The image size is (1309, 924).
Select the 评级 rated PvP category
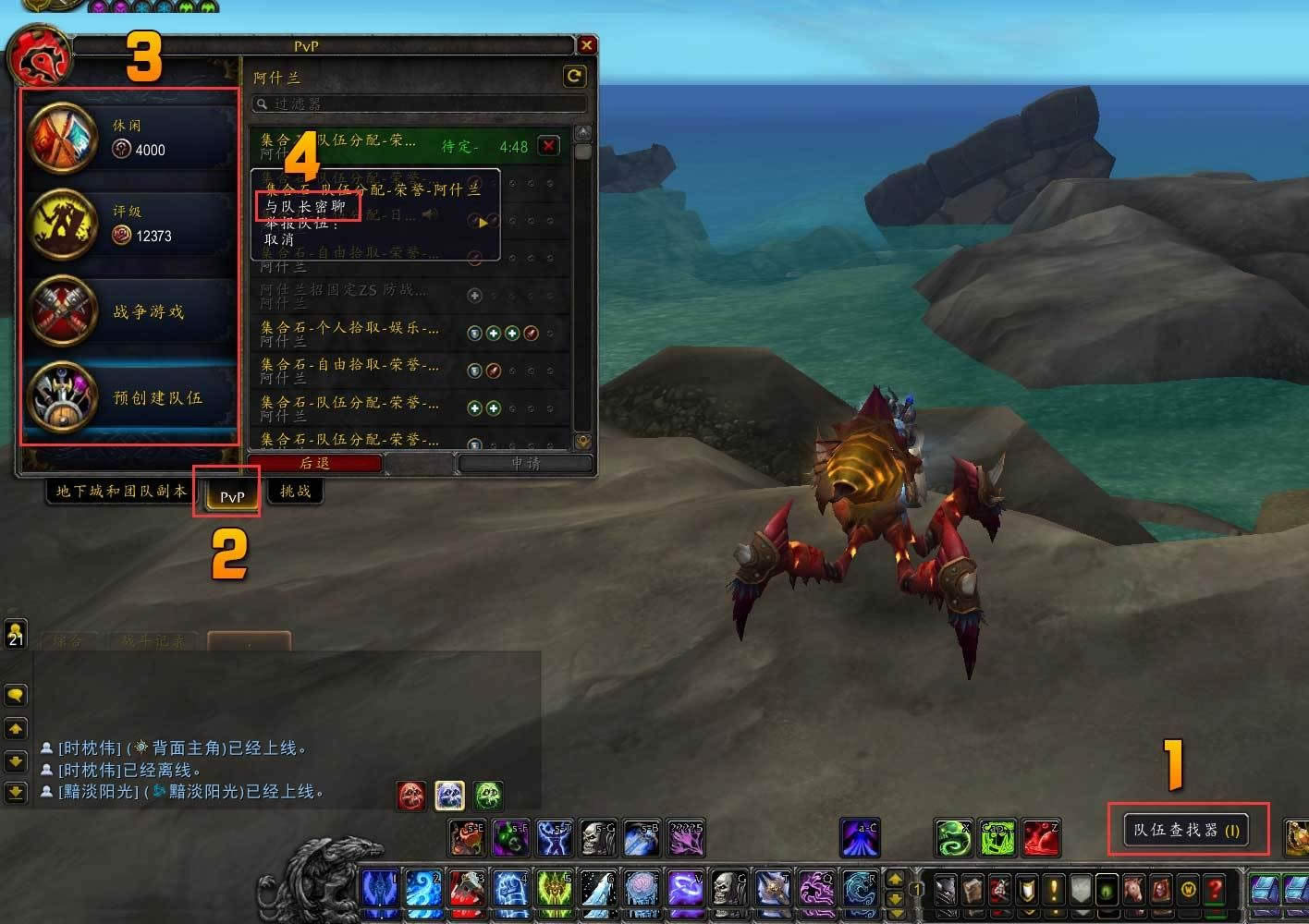pyautogui.click(x=129, y=224)
